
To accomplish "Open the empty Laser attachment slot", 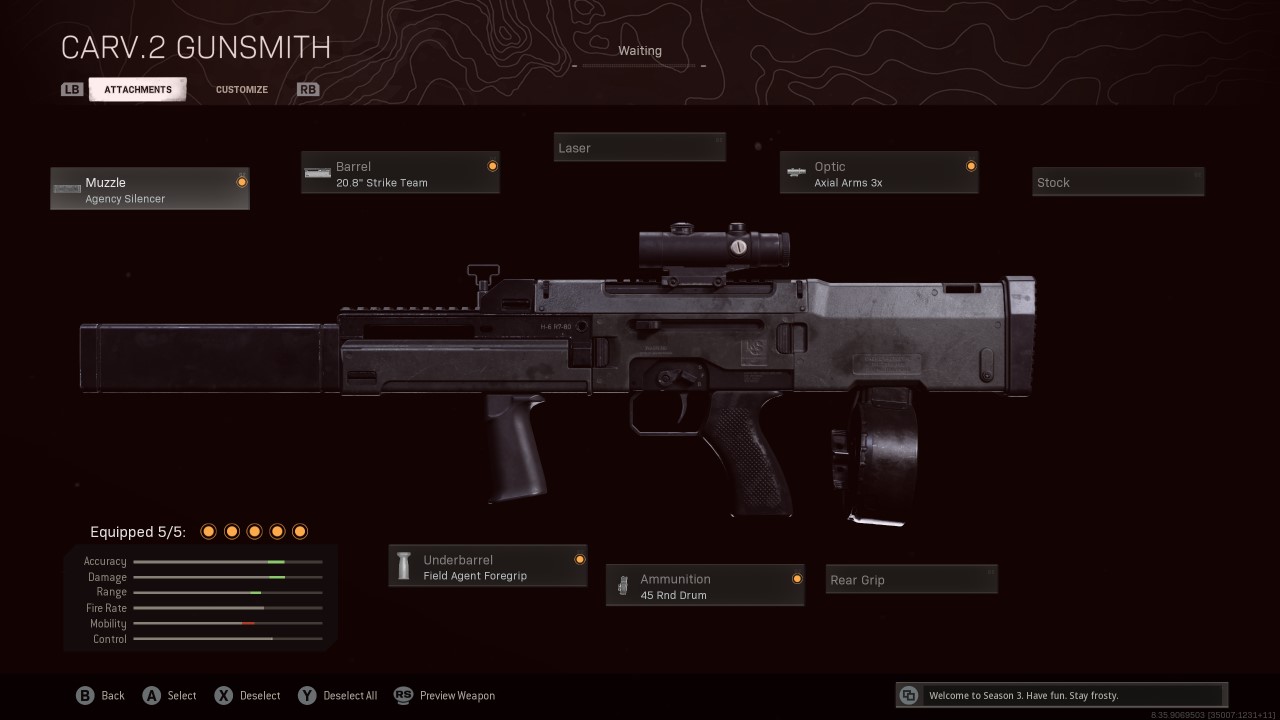I will 640,148.
